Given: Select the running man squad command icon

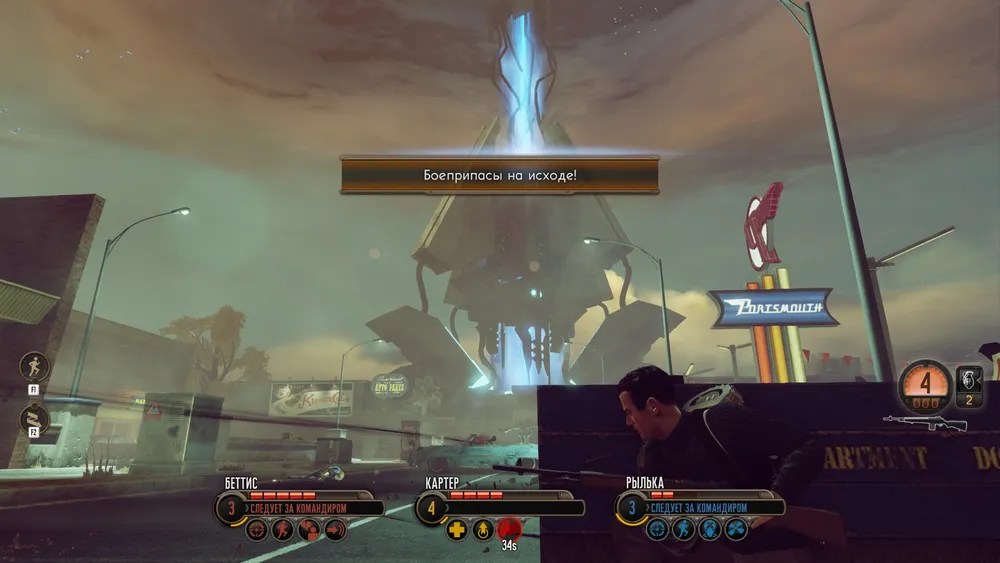Looking at the screenshot, I should click(x=34, y=366).
